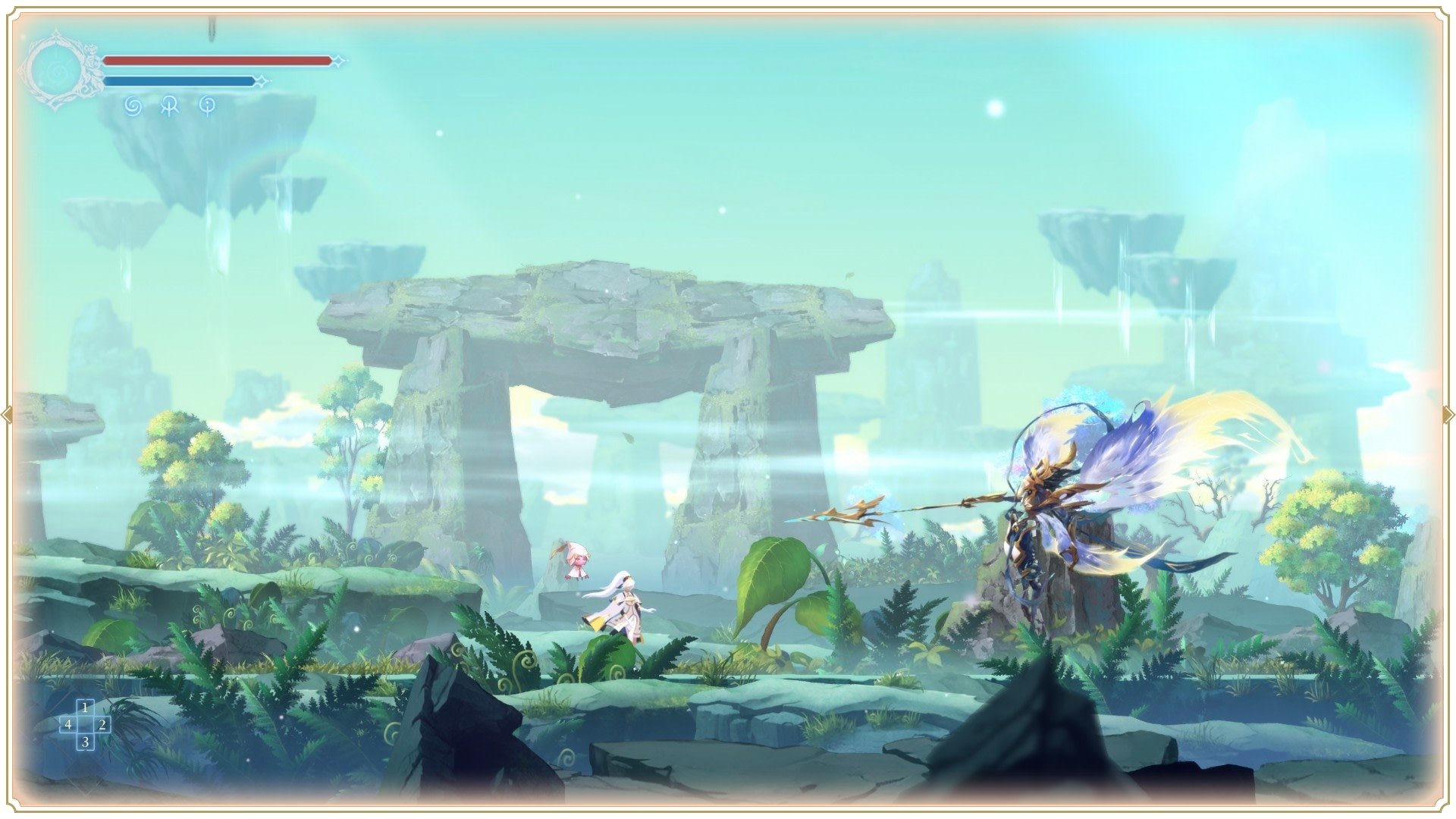Click the center cell of the minimap cross
The width and height of the screenshot is (1456, 819).
[x=86, y=724]
